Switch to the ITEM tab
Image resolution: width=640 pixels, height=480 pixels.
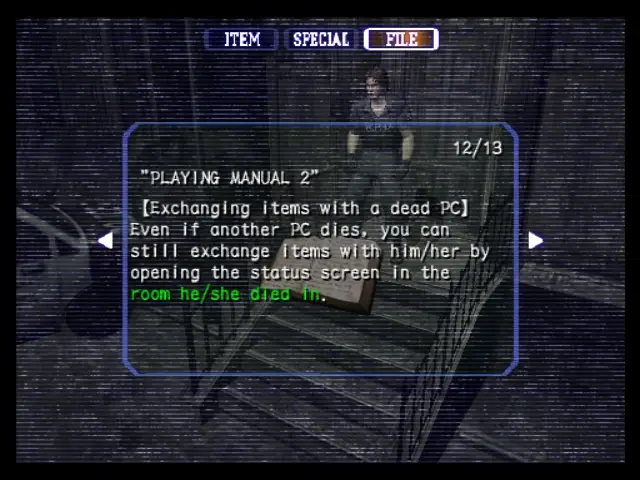pos(242,40)
